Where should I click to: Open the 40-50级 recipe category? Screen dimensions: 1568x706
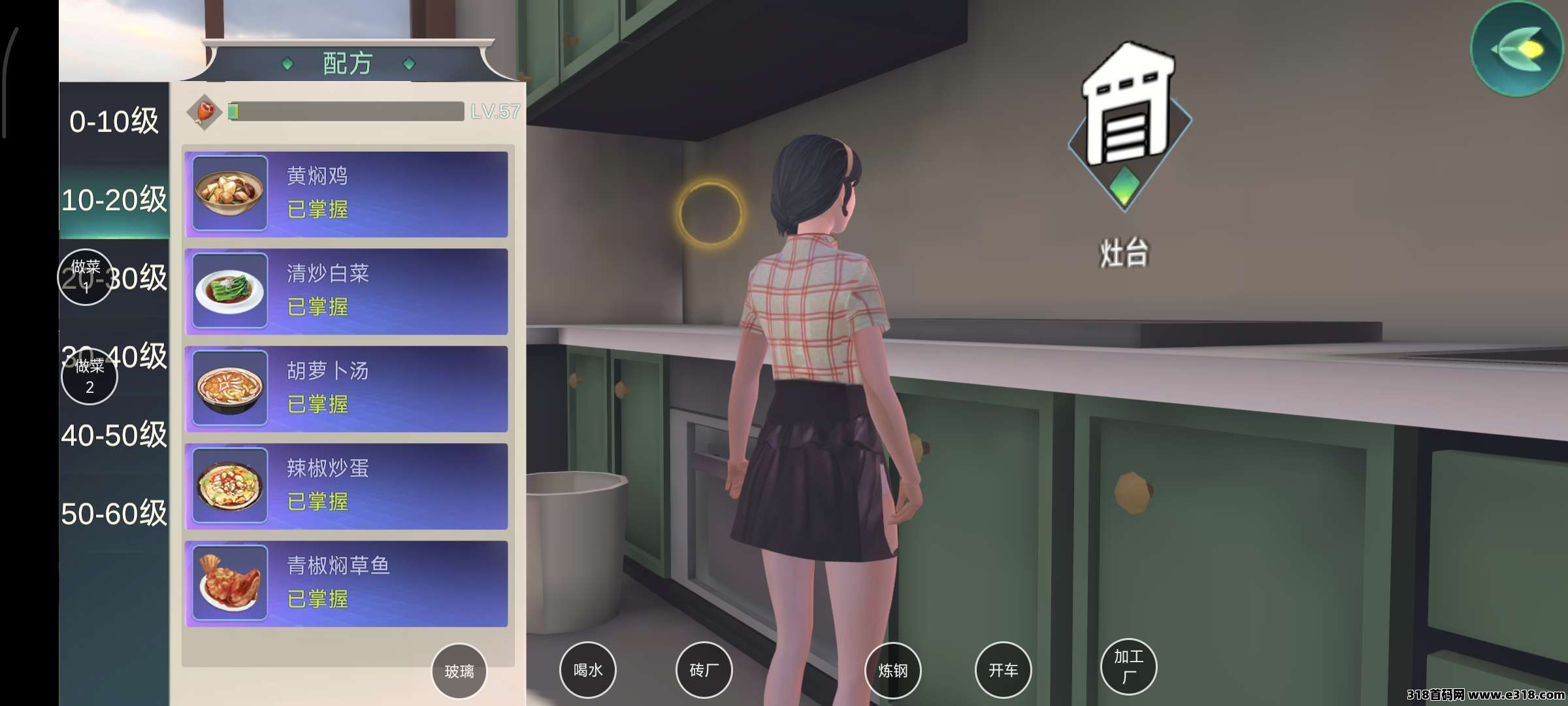coord(114,435)
